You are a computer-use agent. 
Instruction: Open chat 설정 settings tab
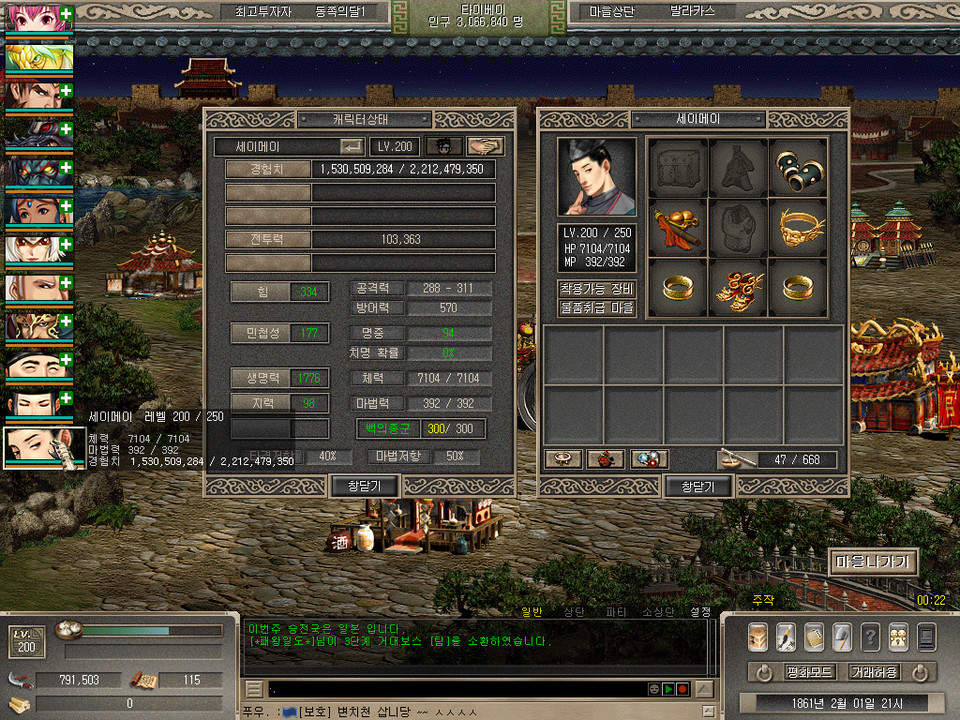700,611
